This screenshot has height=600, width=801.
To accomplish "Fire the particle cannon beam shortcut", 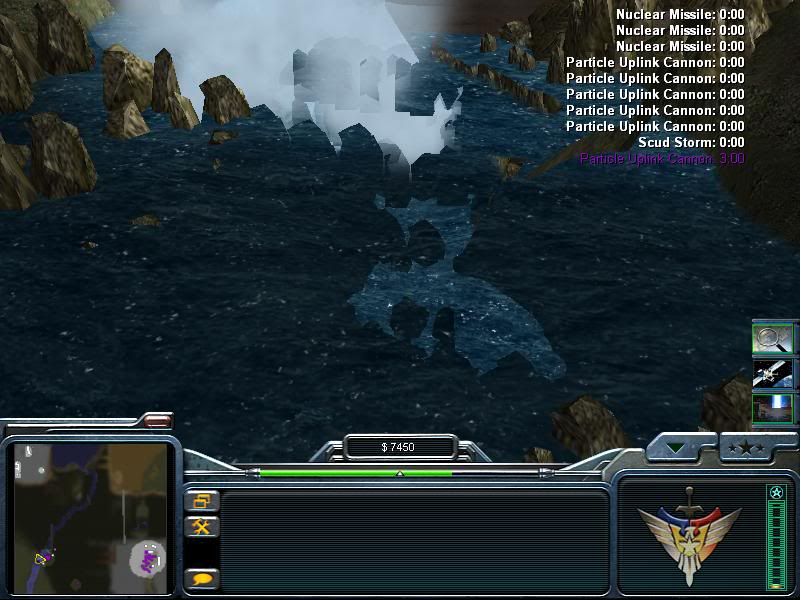I will [772, 409].
